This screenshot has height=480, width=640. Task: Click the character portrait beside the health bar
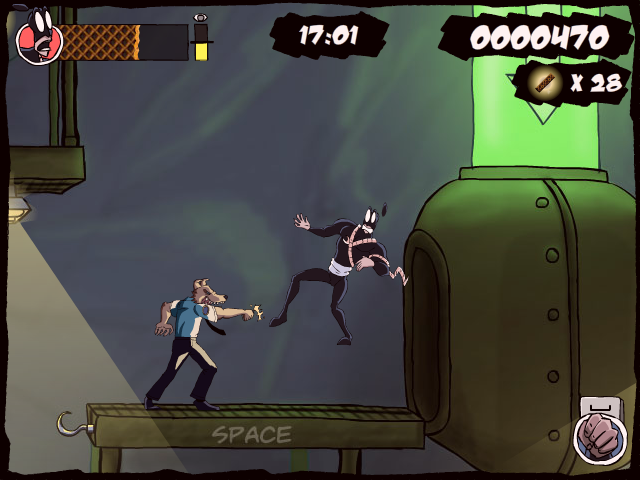pyautogui.click(x=39, y=39)
